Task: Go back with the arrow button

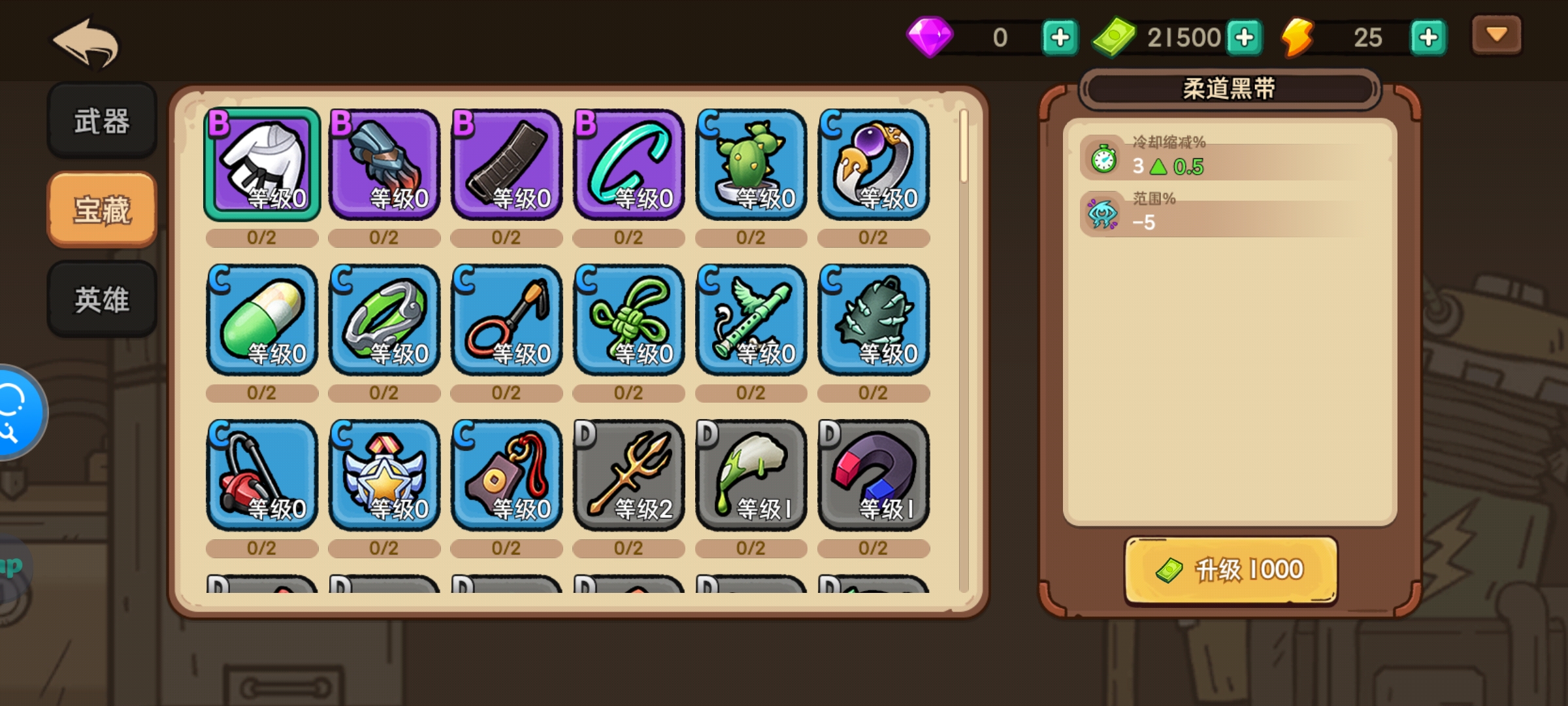Action: click(x=86, y=43)
